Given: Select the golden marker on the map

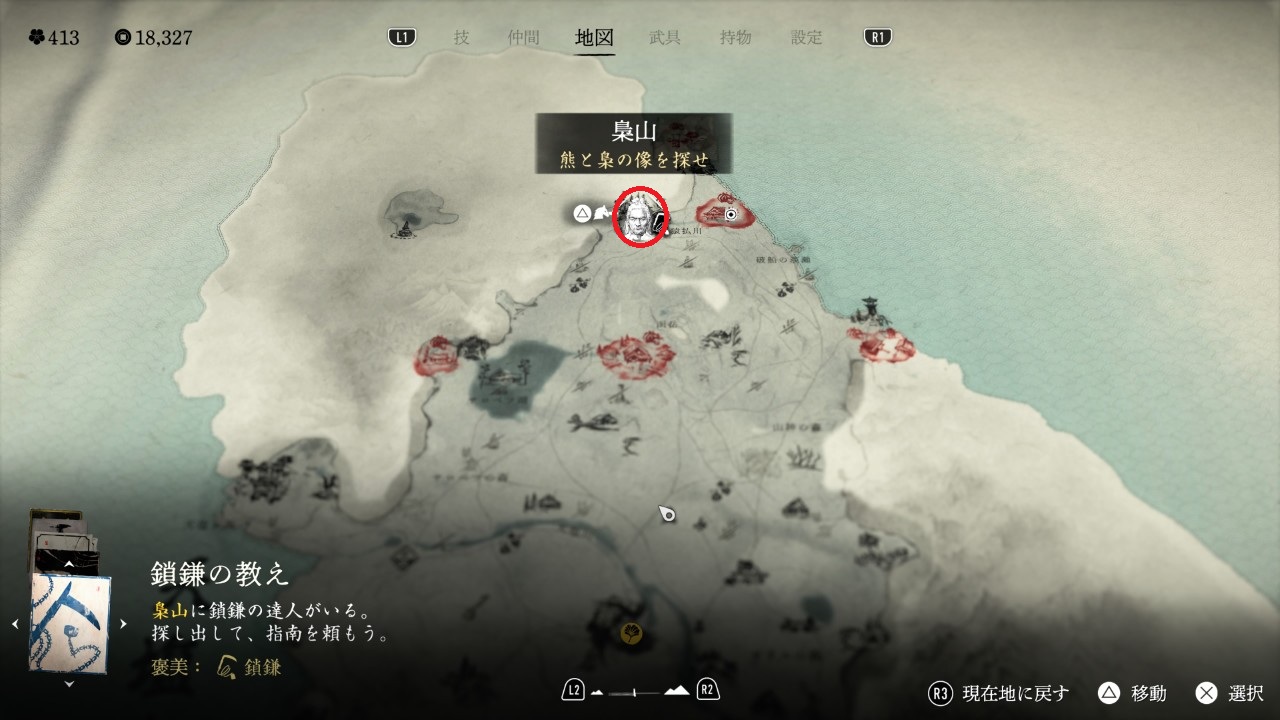Looking at the screenshot, I should pos(631,632).
